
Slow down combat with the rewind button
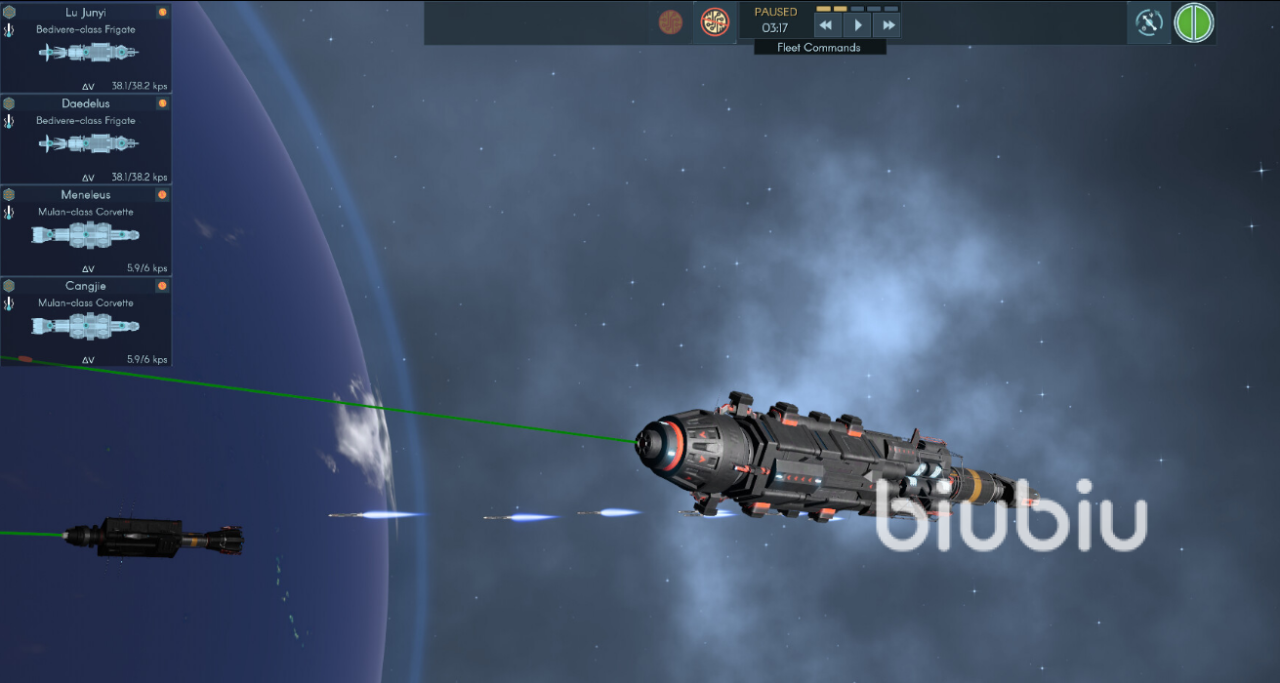click(826, 25)
